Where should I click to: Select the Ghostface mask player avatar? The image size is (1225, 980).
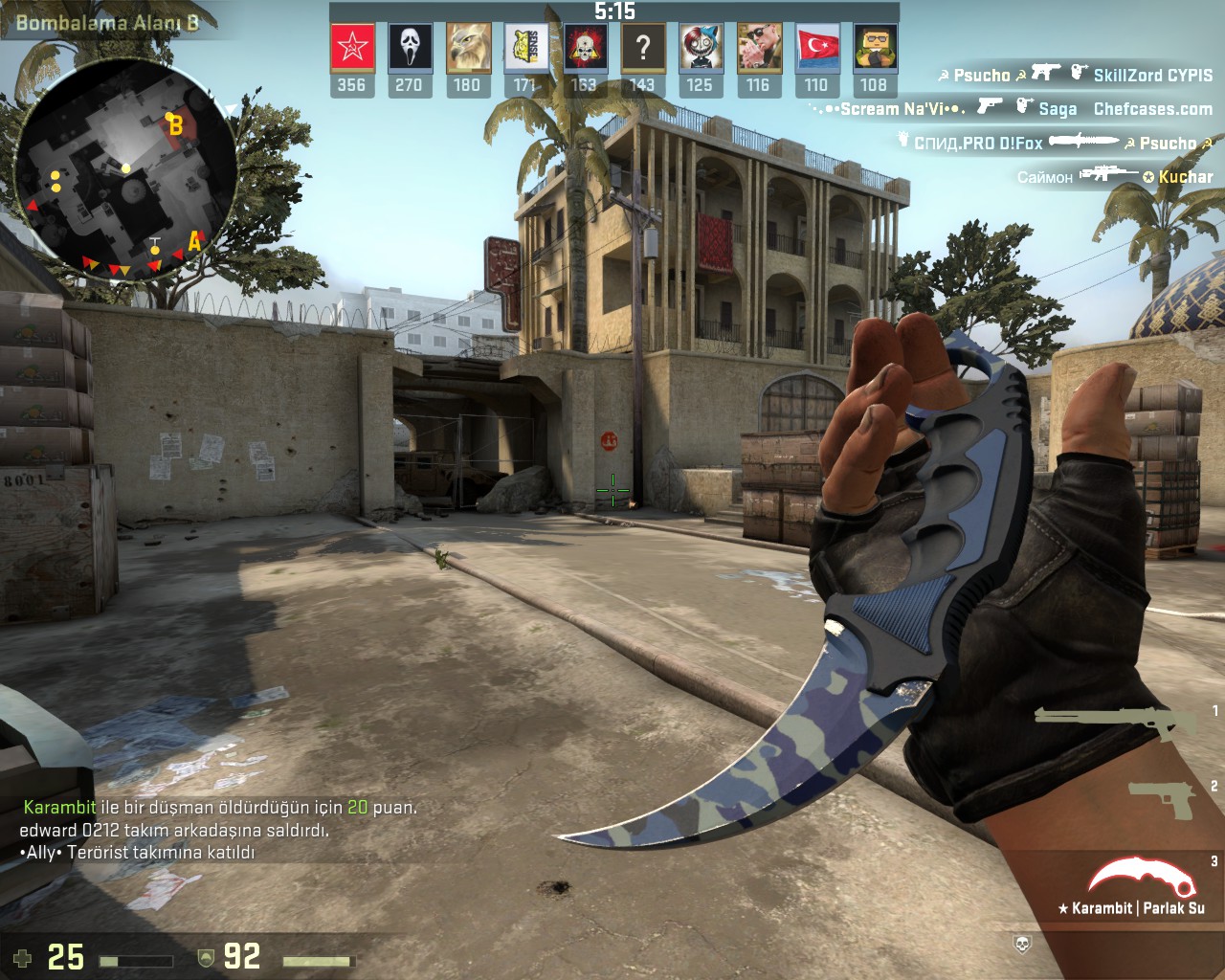point(410,48)
